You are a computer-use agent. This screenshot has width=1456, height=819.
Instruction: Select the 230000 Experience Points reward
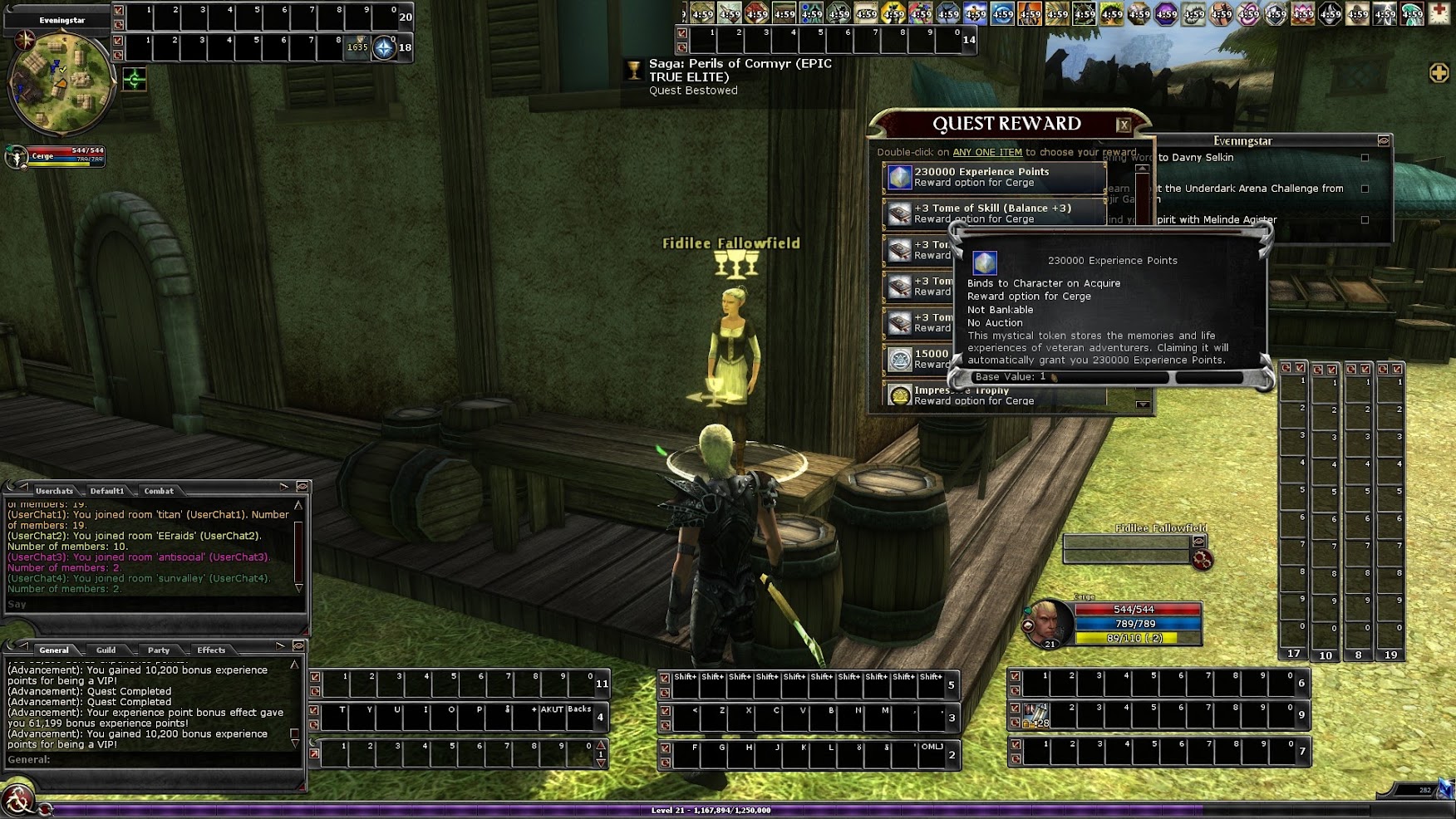point(994,177)
